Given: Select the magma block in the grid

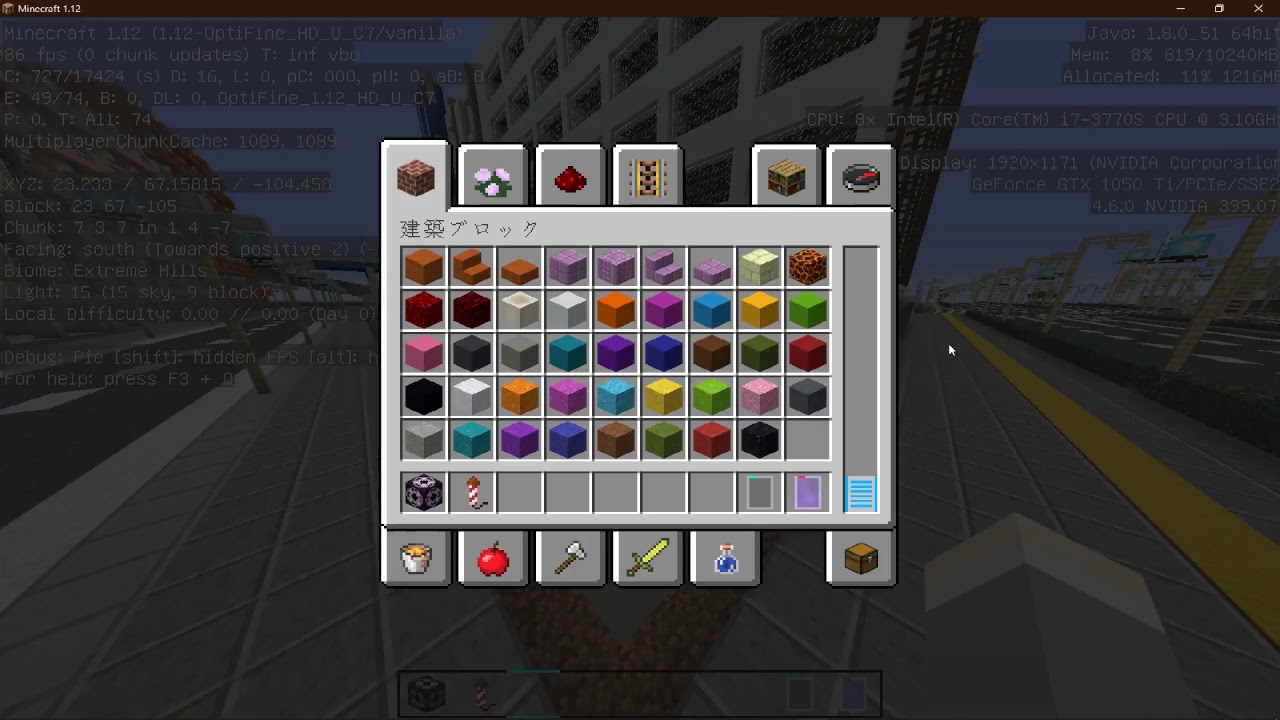Looking at the screenshot, I should (808, 266).
